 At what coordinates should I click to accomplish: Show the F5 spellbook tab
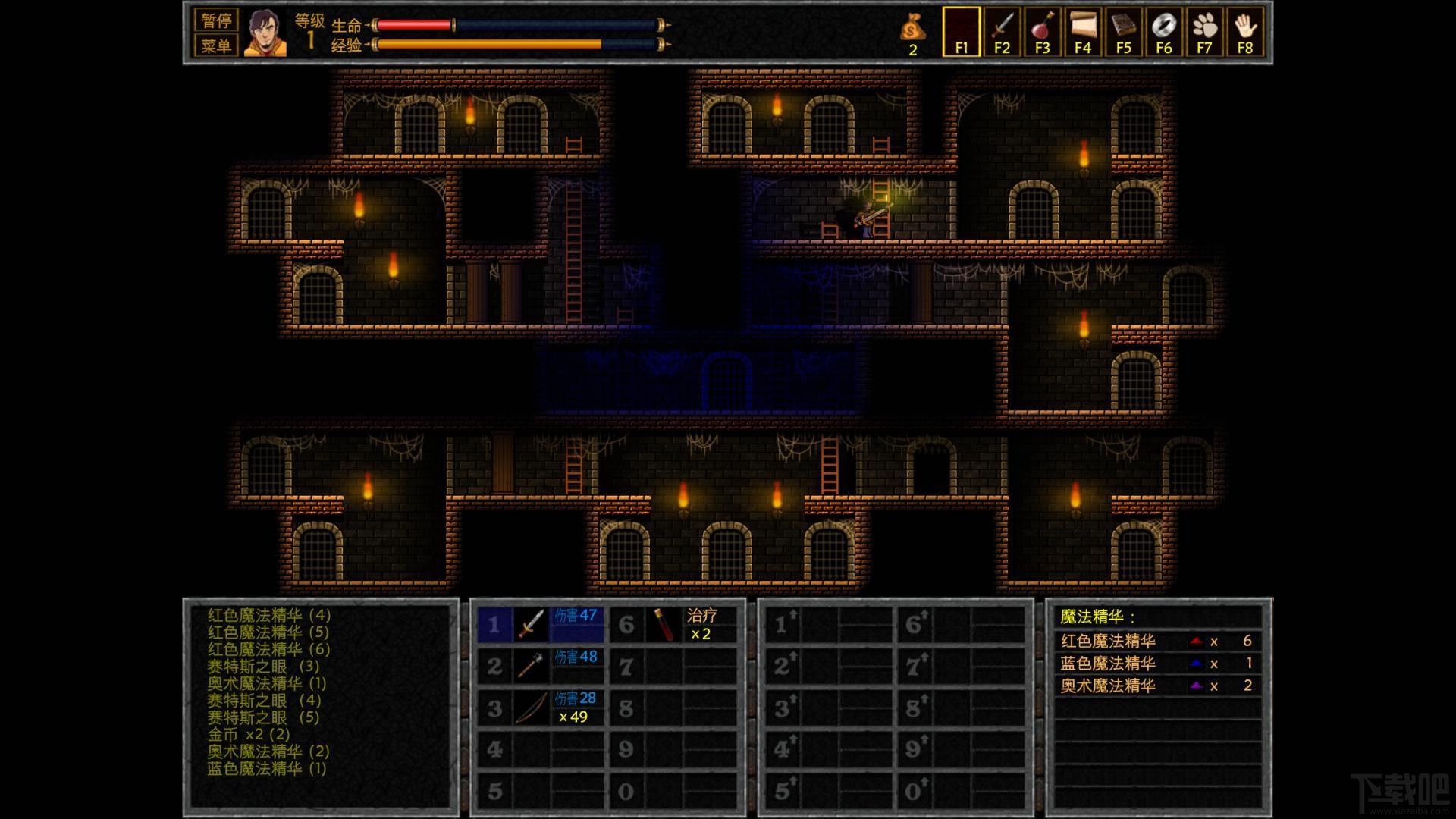point(1123,33)
